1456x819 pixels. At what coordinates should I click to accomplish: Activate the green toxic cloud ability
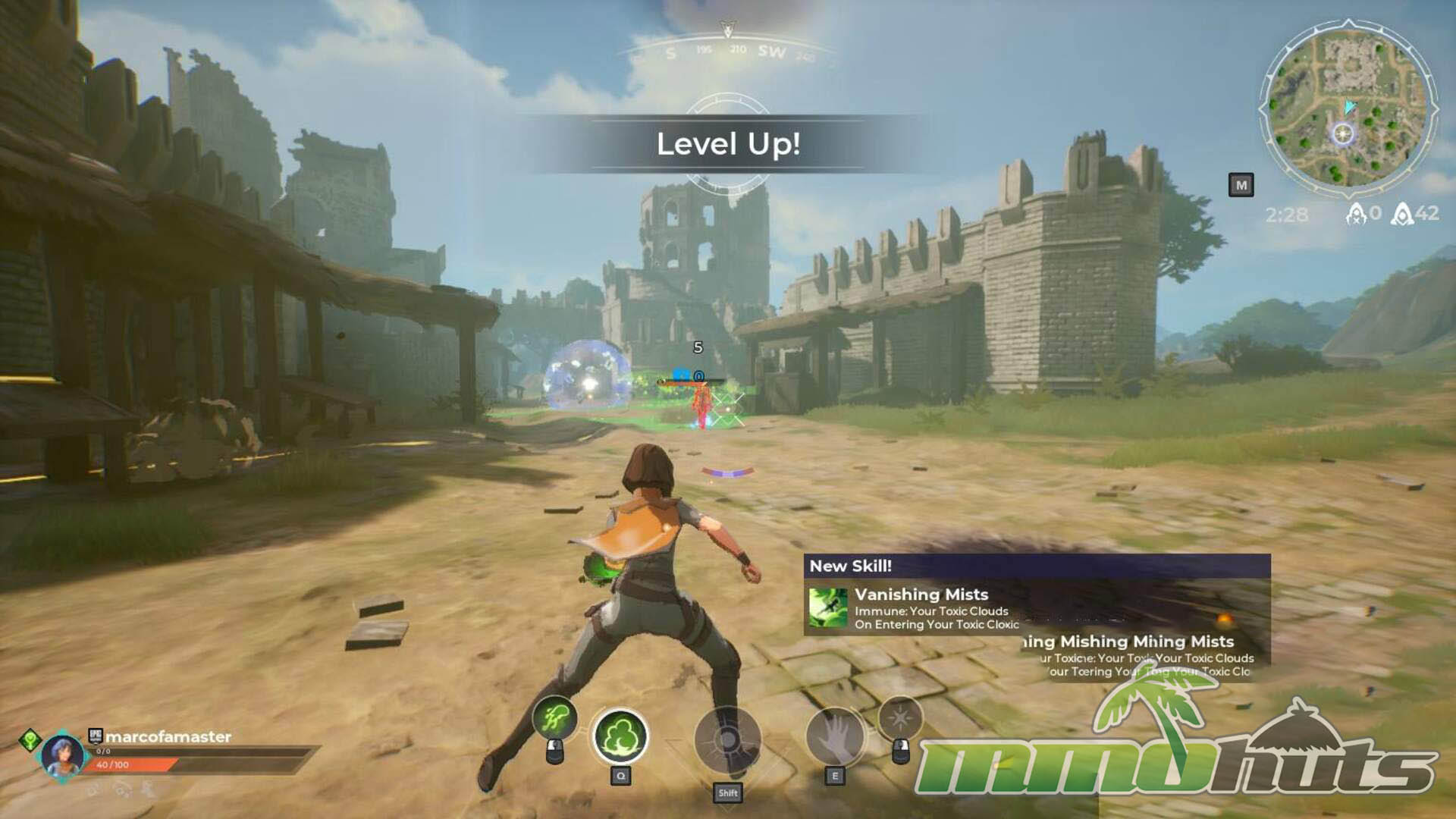pos(620,736)
